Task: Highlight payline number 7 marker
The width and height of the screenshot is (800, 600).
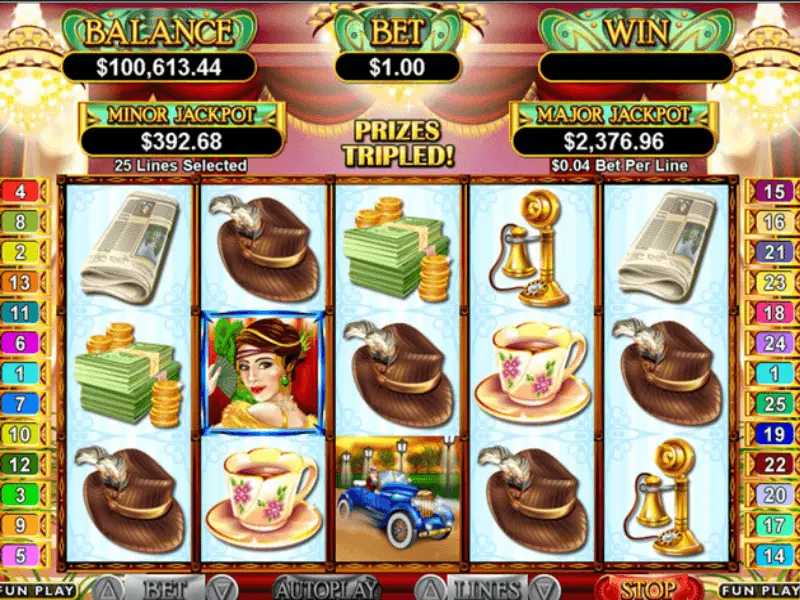Action: point(21,404)
